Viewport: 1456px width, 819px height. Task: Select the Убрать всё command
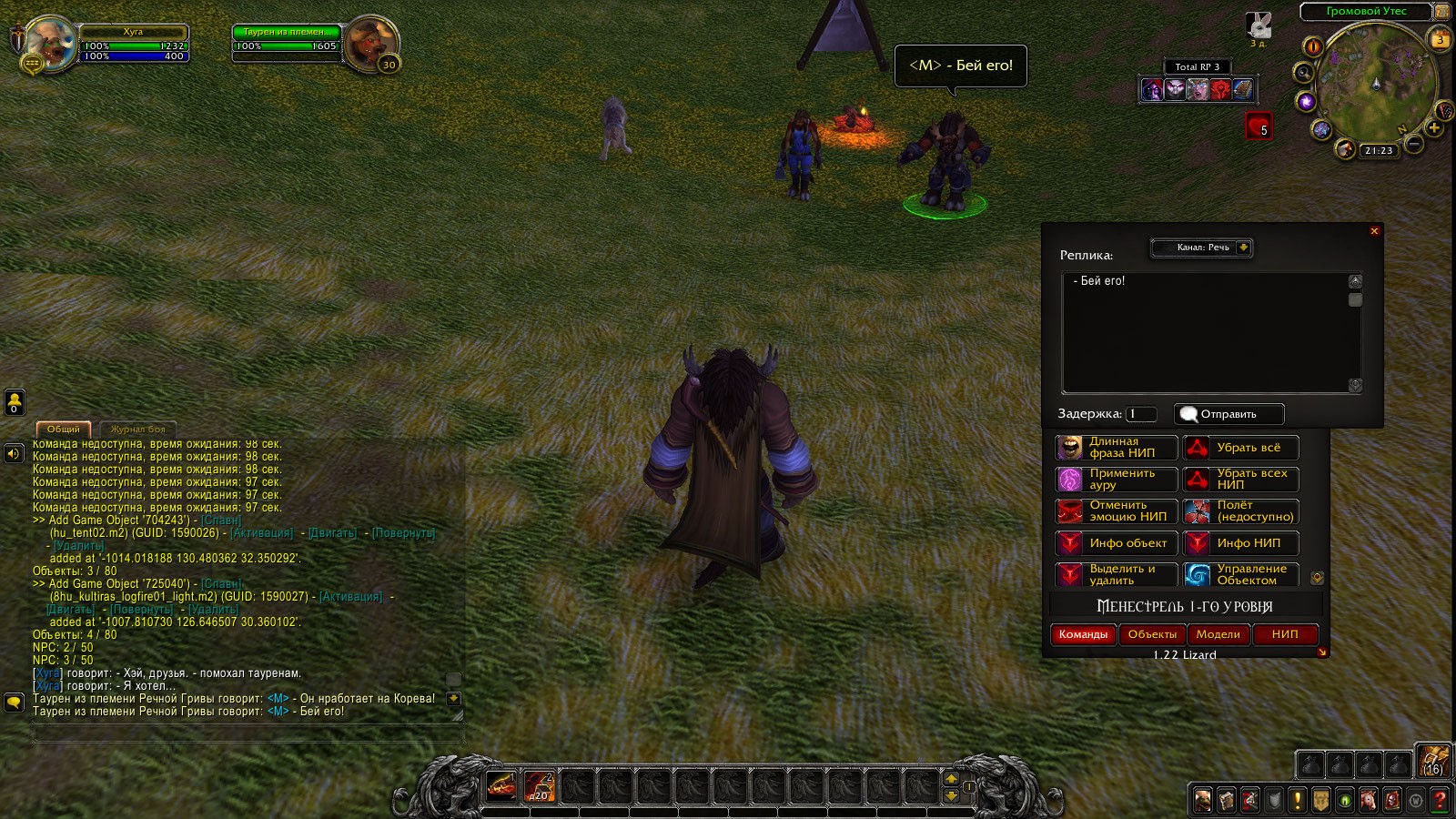(1240, 448)
